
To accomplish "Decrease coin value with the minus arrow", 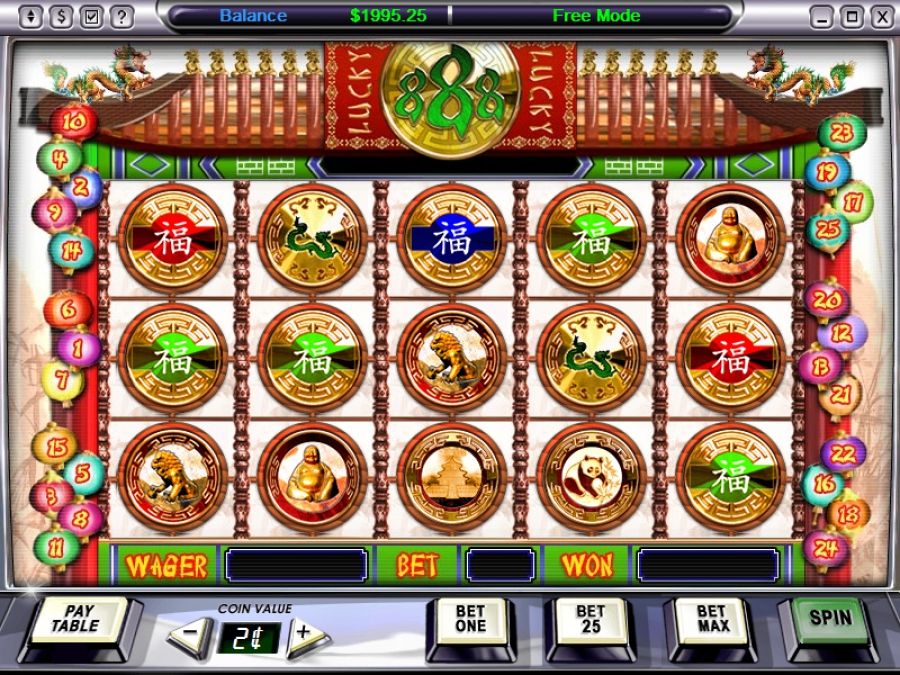I will (x=194, y=633).
